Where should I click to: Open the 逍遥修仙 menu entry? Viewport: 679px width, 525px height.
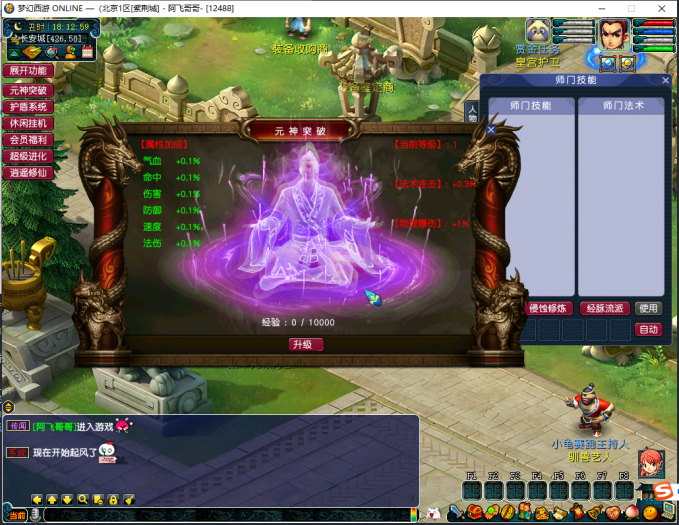pyautogui.click(x=29, y=172)
